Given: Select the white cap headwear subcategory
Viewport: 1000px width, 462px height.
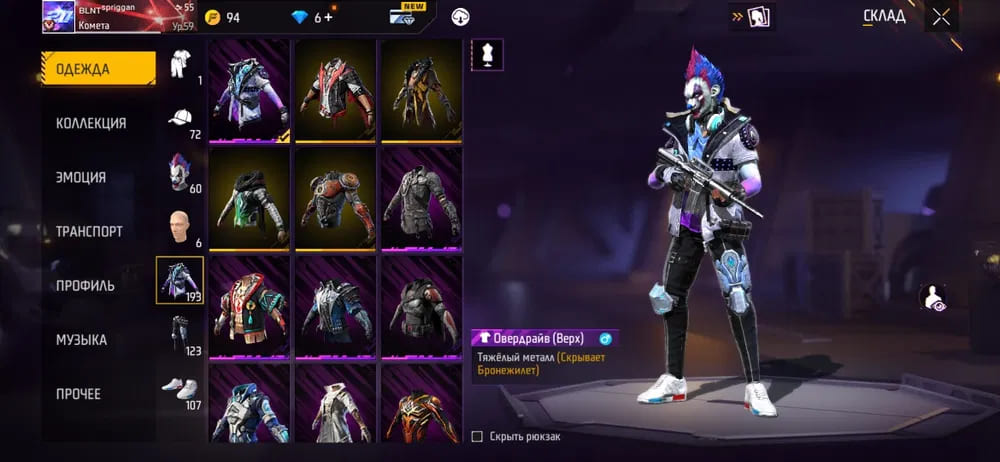Looking at the screenshot, I should click(x=180, y=119).
